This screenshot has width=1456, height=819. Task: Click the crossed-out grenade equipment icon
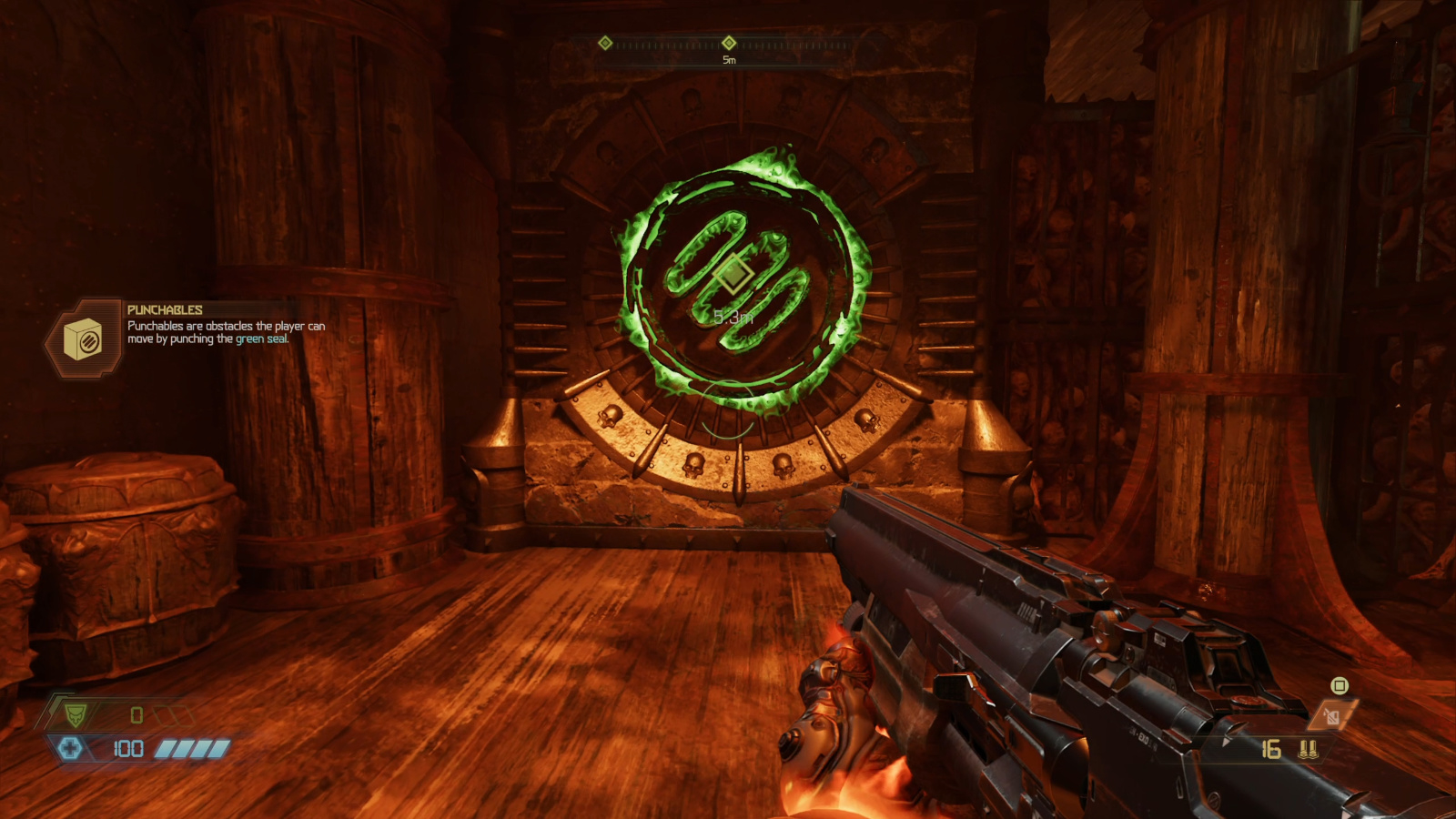click(1331, 715)
